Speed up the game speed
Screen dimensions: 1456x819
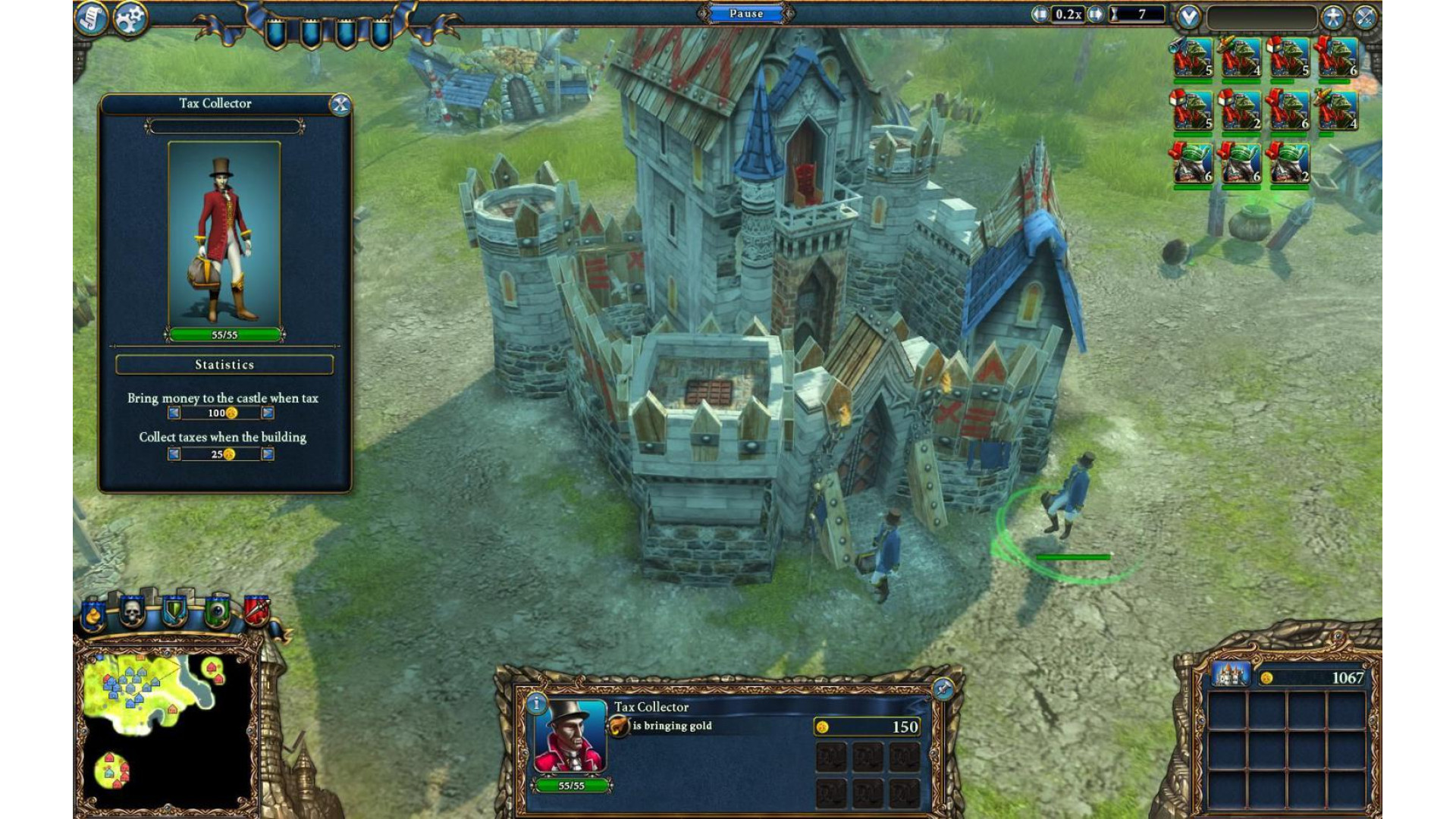[1095, 14]
